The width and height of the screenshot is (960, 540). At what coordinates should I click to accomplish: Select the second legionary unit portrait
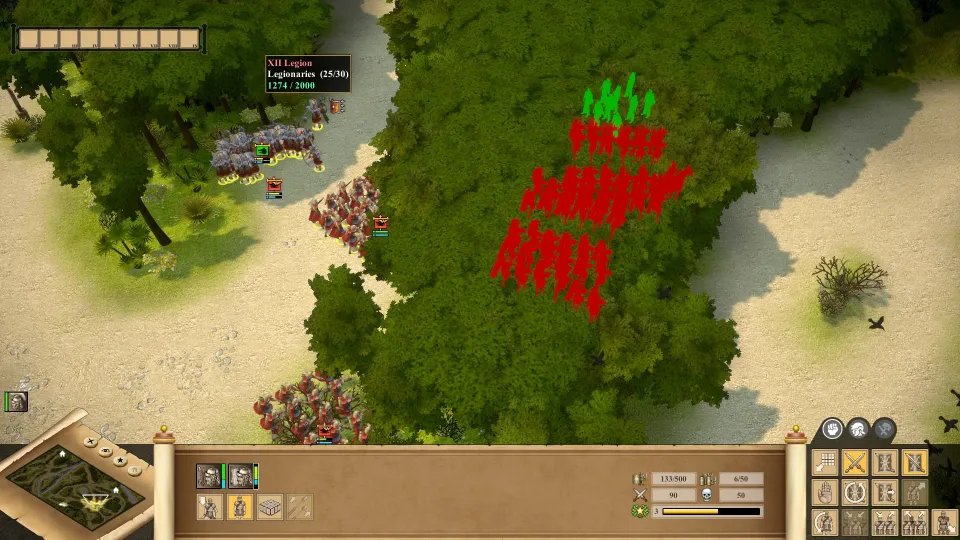[240, 476]
